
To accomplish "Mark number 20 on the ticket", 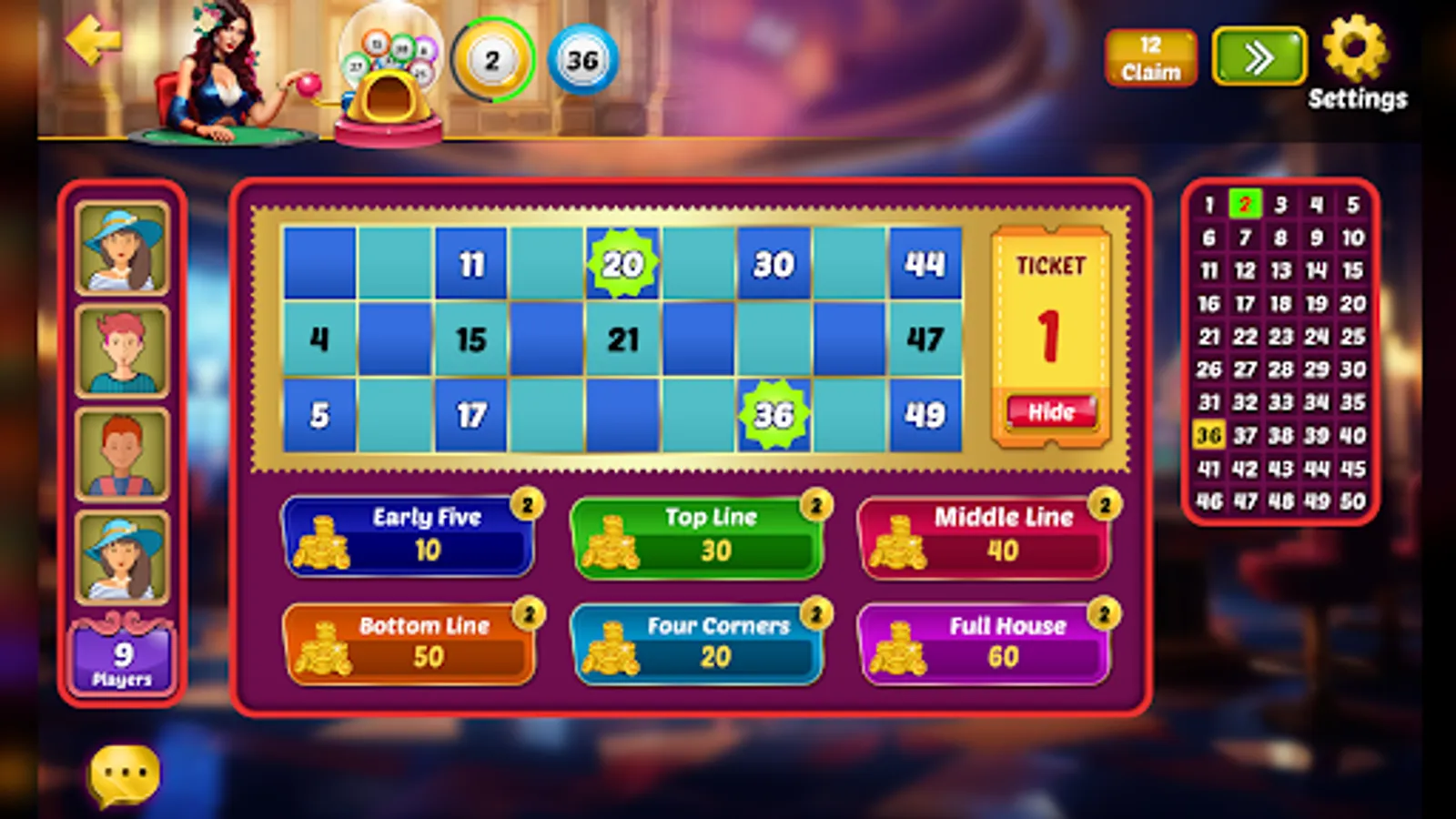I will click(622, 264).
